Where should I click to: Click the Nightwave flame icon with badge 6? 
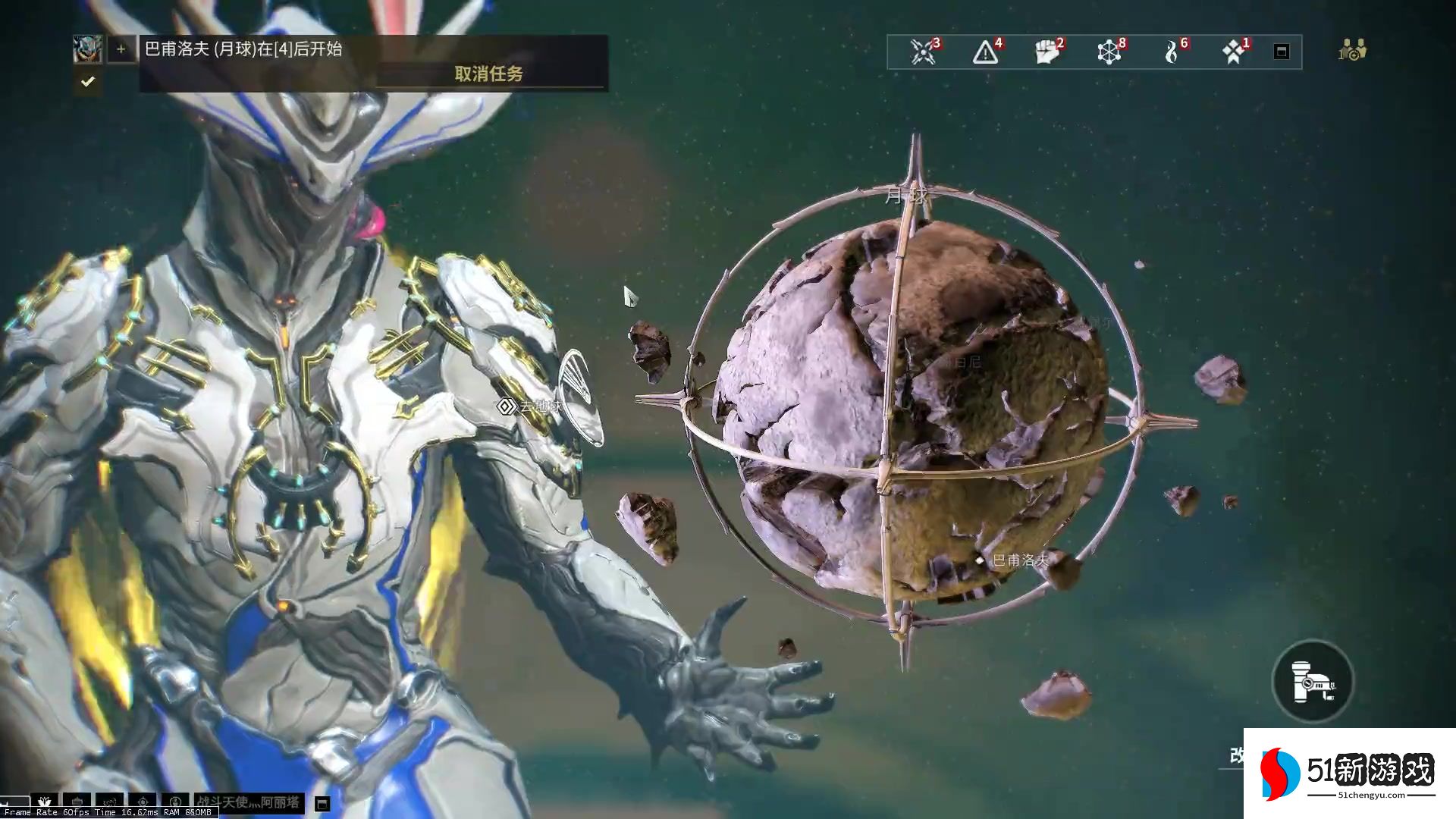click(1172, 51)
